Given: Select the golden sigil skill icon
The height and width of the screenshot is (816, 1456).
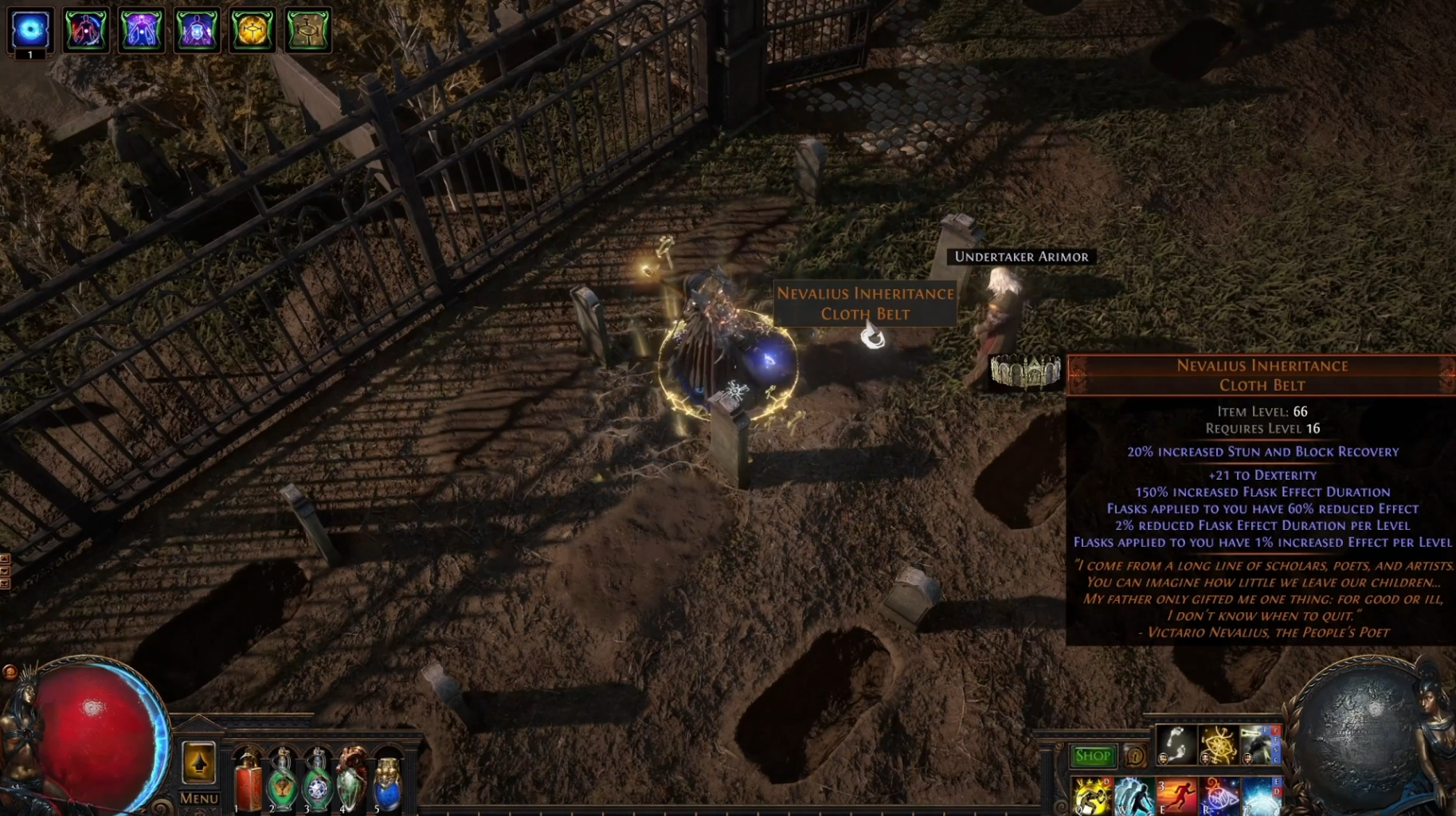Looking at the screenshot, I should pos(1218,745).
